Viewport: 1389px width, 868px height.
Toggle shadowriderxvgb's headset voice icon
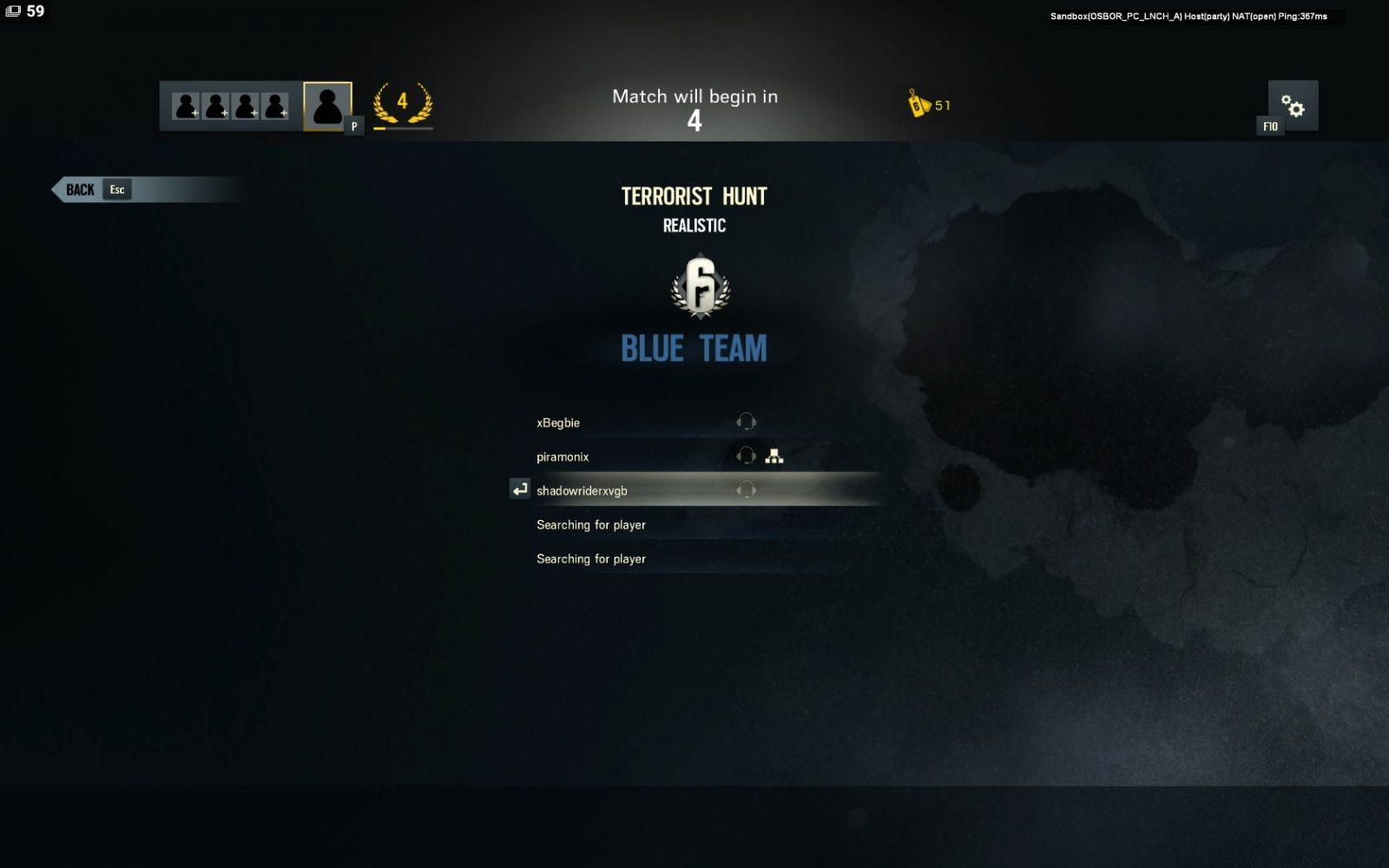746,490
